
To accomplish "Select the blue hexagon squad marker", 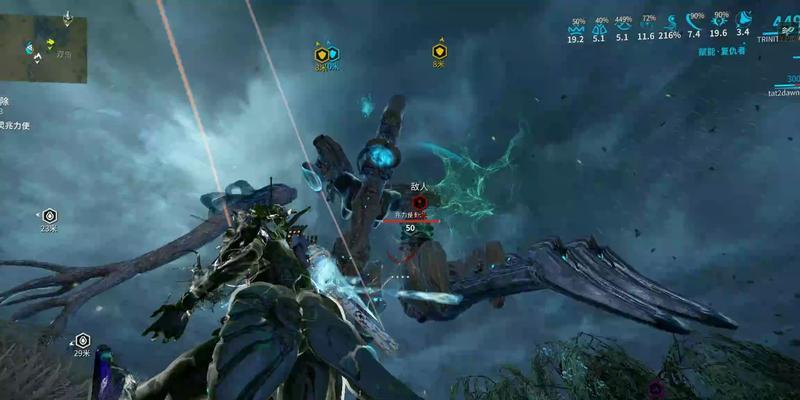I will coord(333,54).
